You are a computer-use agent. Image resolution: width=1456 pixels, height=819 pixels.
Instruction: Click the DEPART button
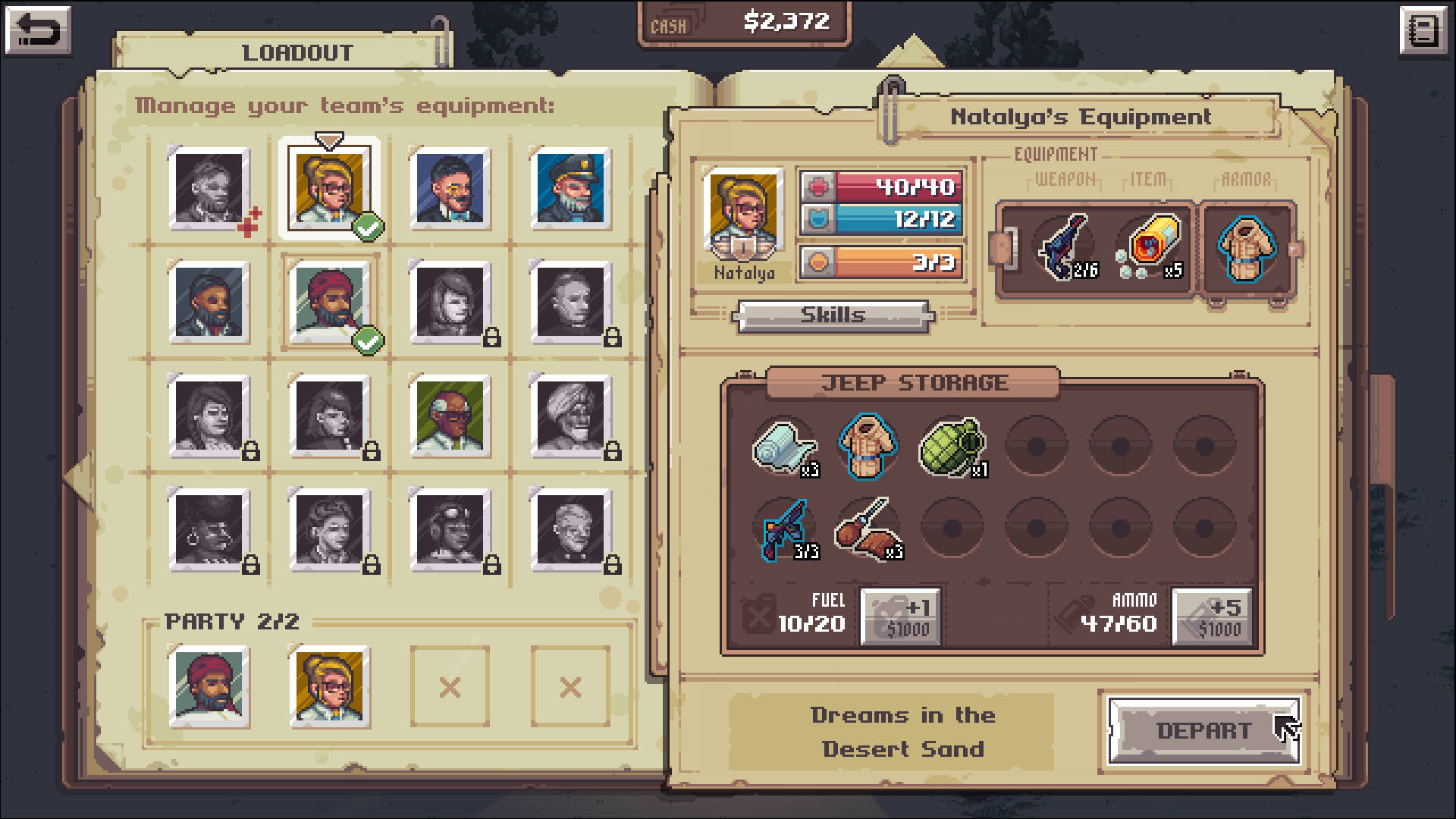(1203, 730)
